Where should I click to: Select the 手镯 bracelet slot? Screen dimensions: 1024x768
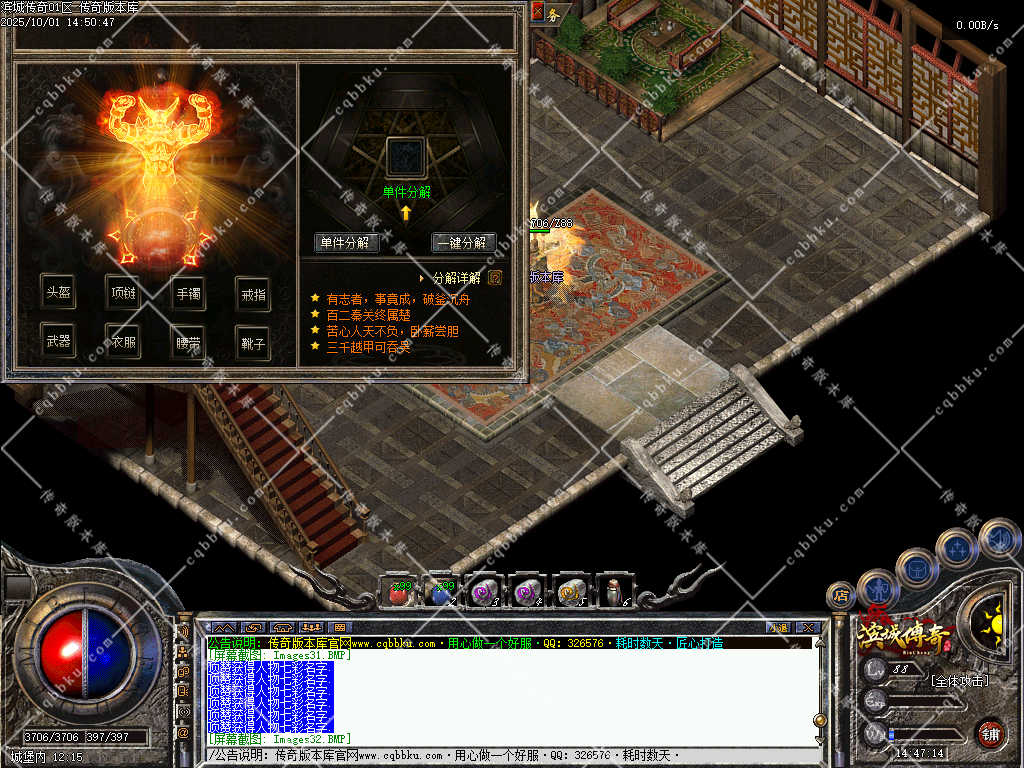click(188, 294)
